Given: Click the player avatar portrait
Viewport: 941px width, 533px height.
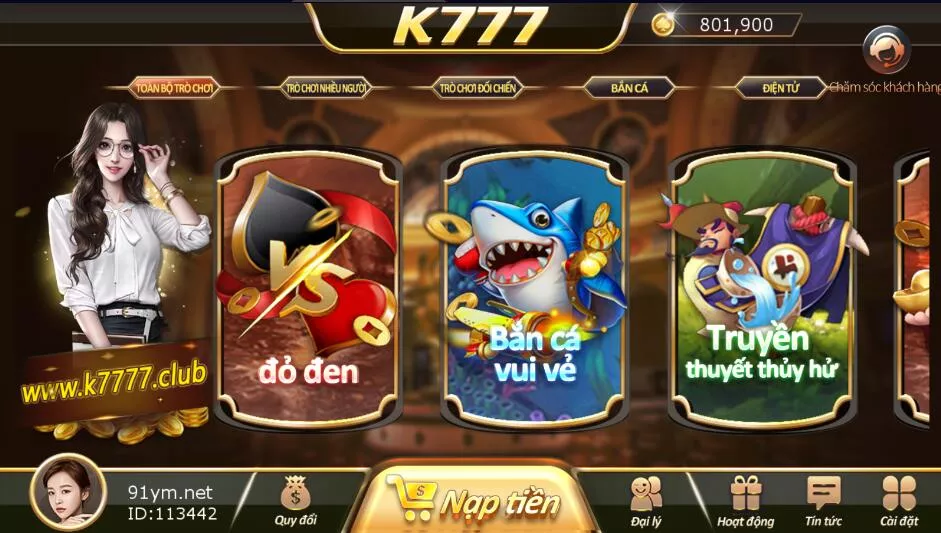Looking at the screenshot, I should coord(68,493).
